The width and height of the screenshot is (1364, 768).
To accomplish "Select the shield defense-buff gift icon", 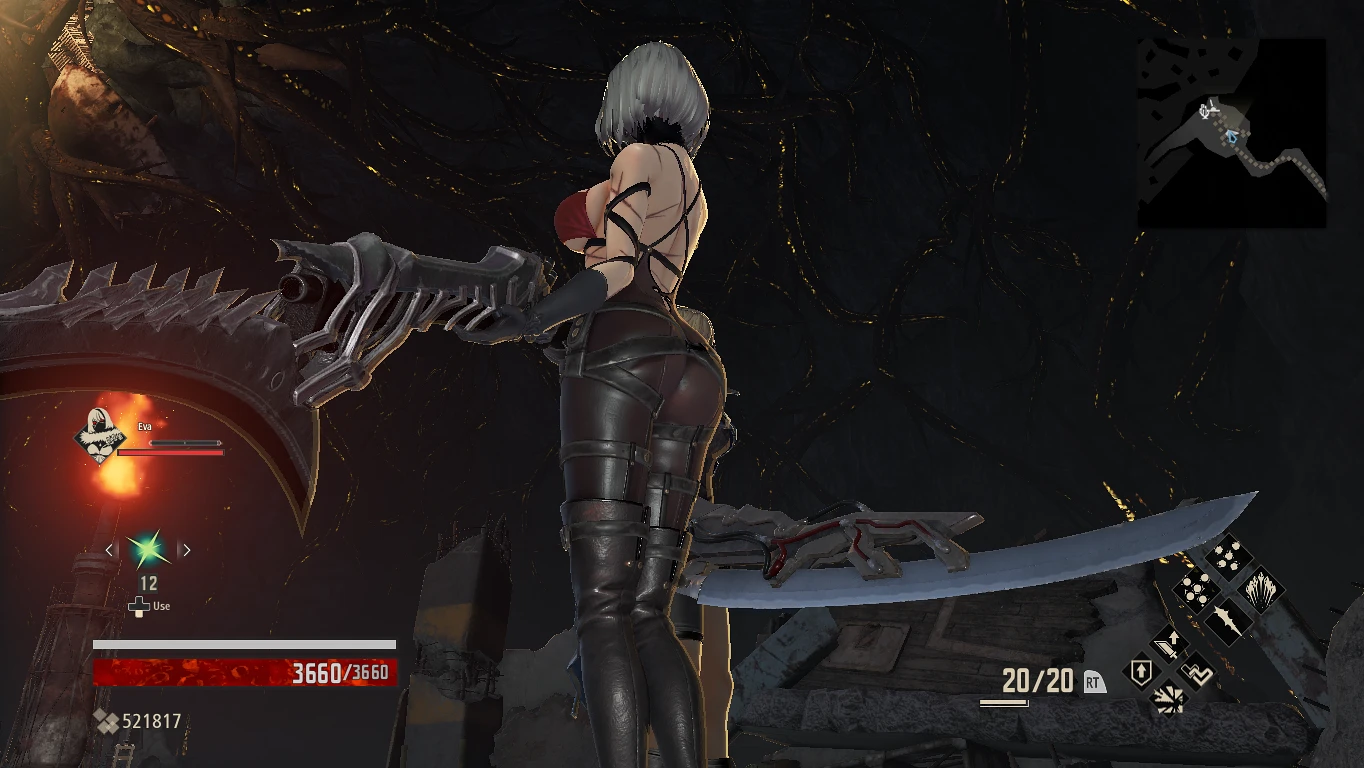I will [x=1142, y=672].
